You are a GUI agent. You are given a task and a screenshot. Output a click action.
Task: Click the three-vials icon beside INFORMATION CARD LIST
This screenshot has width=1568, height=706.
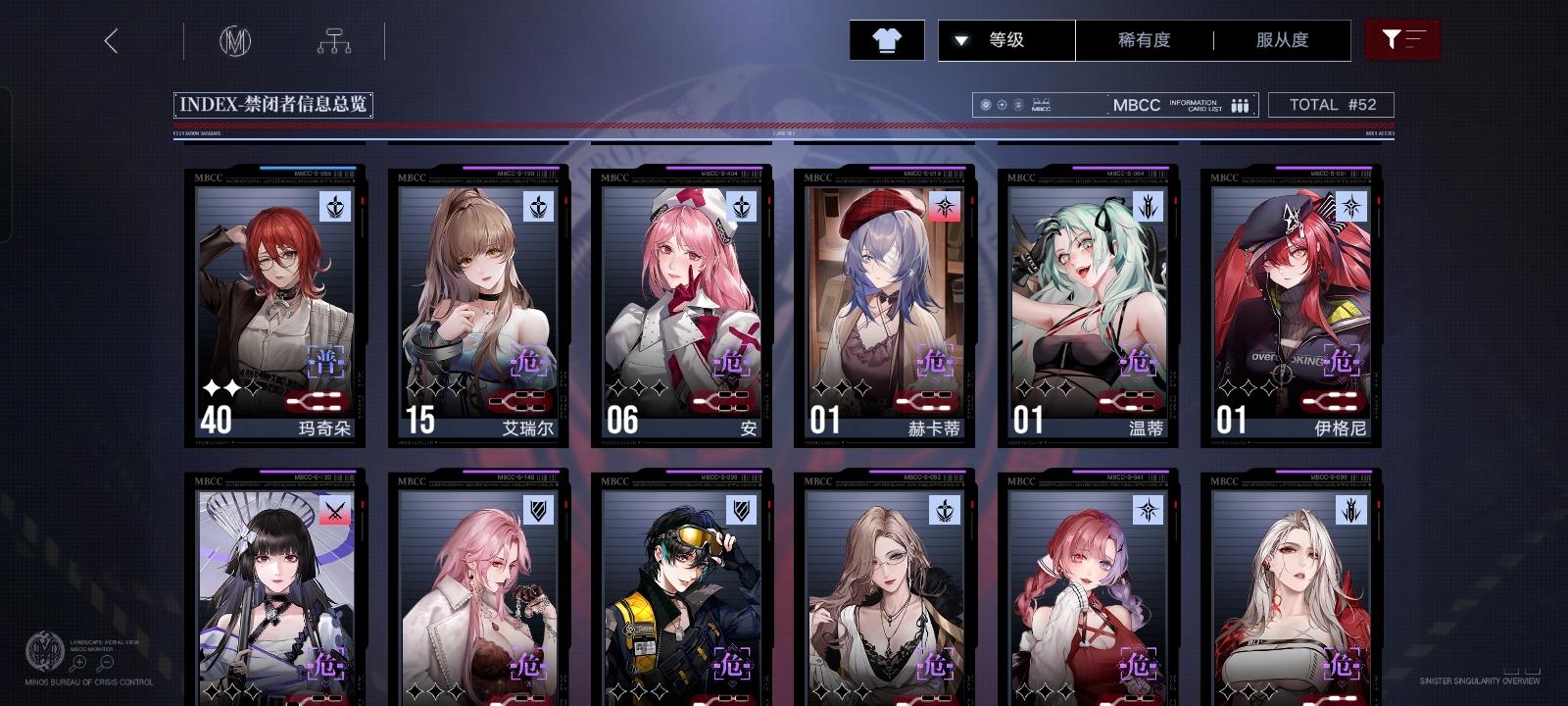point(1240,104)
